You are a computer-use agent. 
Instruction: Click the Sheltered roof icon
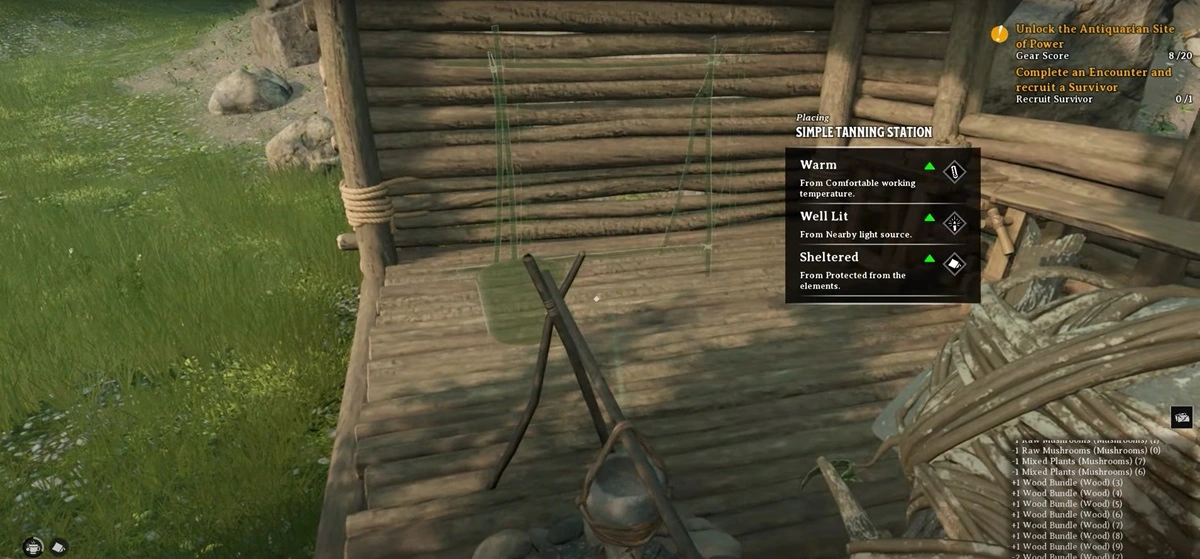[x=955, y=264]
